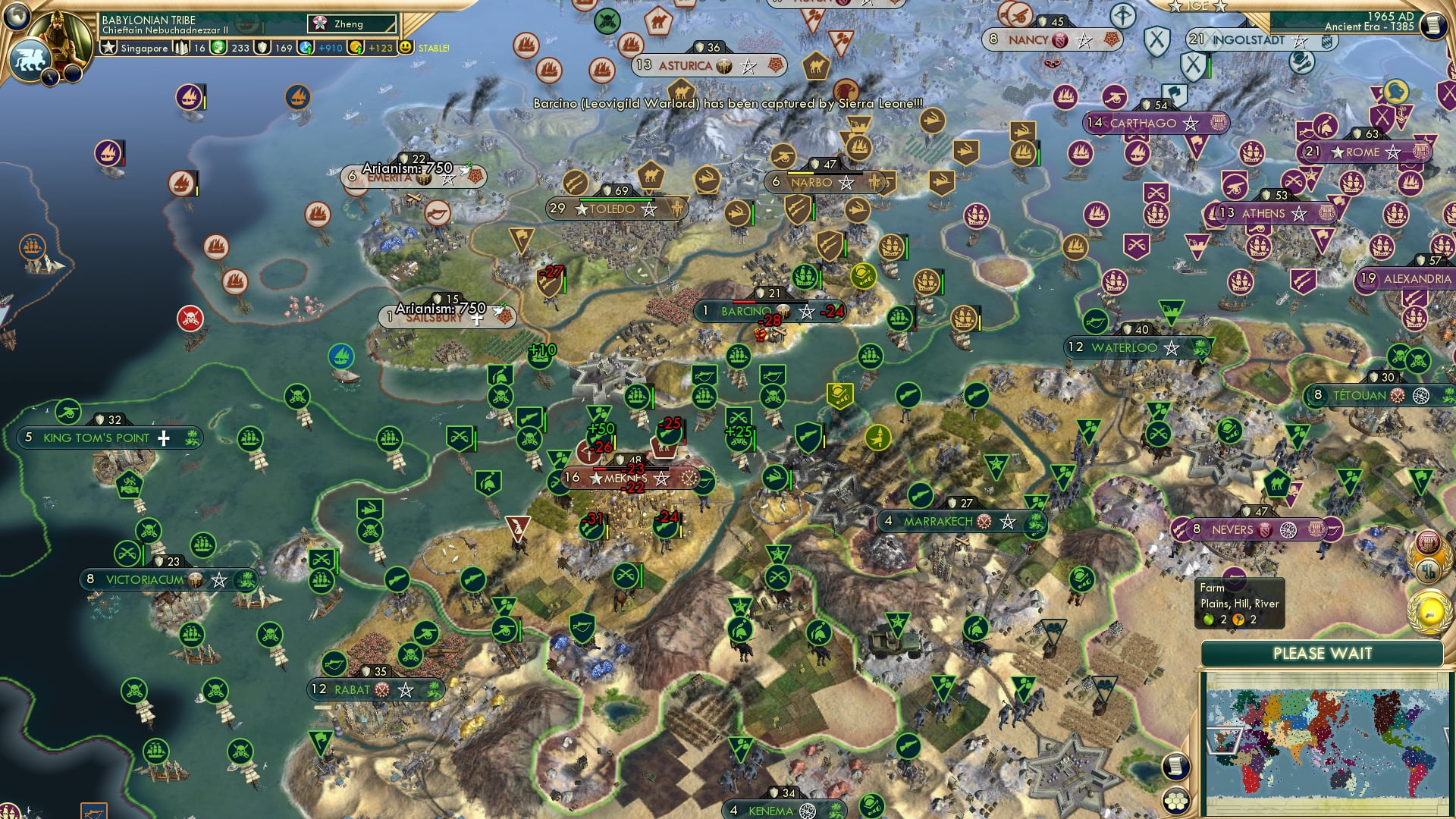Click the red lyre medallion at screen right

tap(1428, 541)
